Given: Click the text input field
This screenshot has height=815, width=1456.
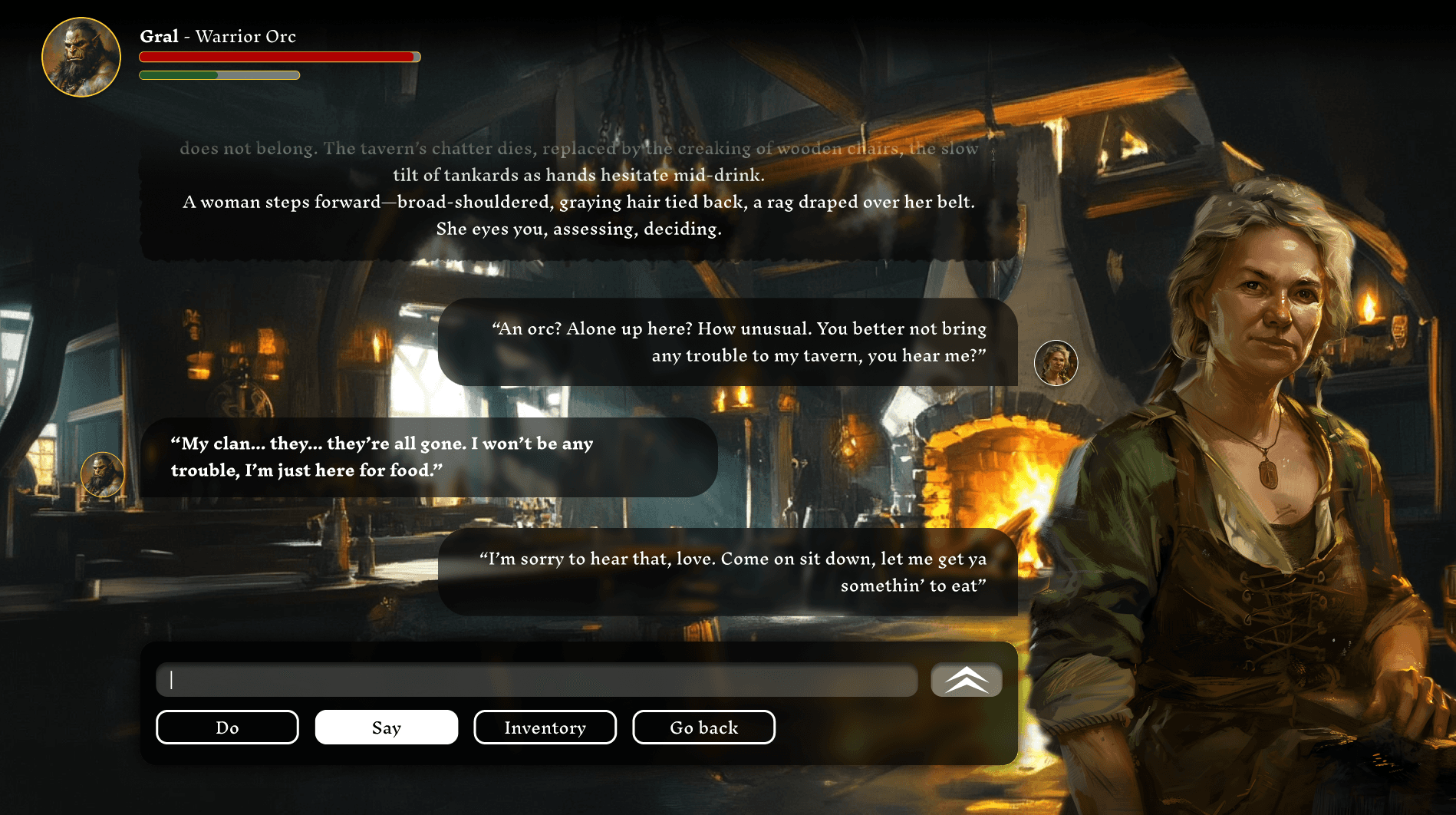Looking at the screenshot, I should click(536, 680).
